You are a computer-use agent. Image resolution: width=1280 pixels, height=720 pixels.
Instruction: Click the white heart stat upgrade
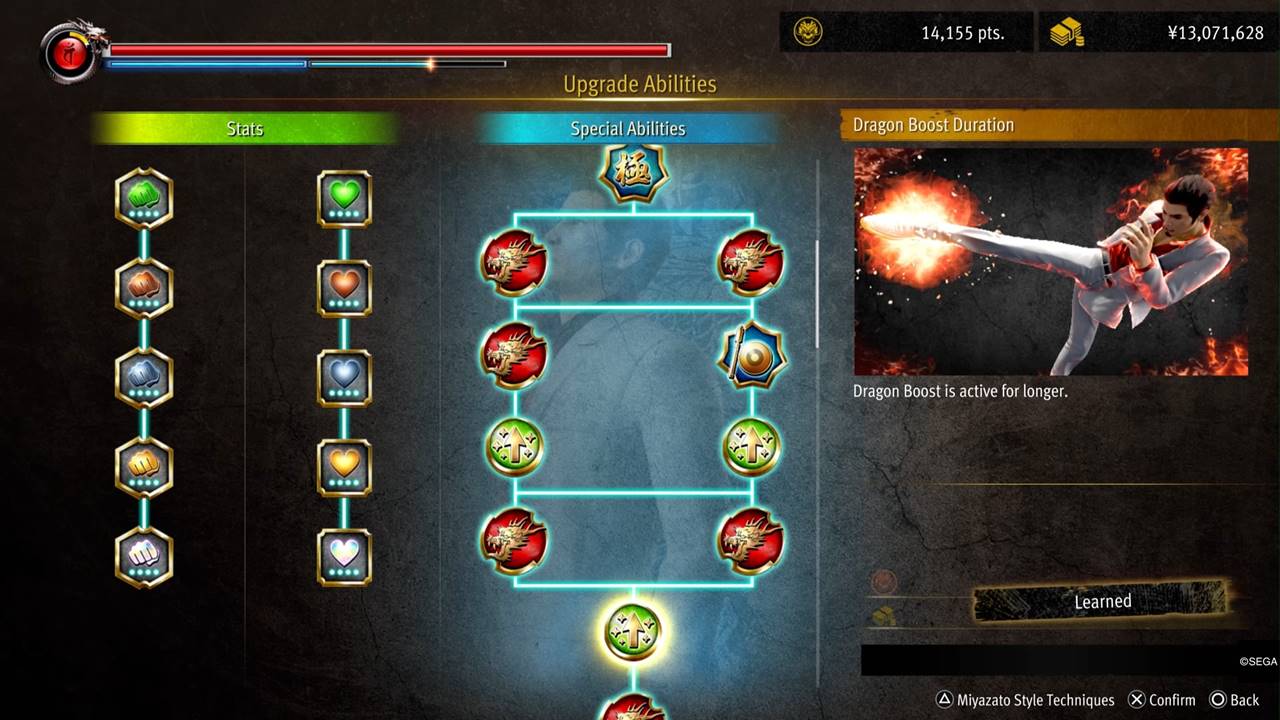tap(344, 557)
